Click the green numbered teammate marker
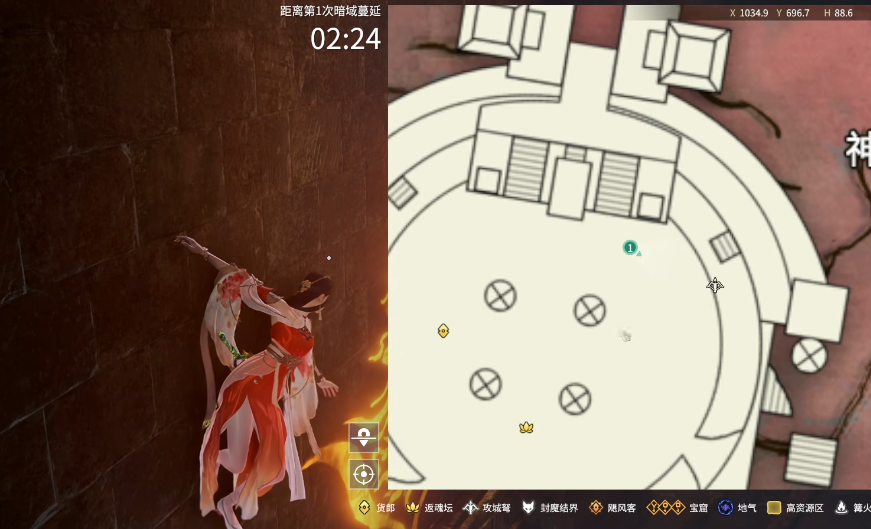The height and width of the screenshot is (529, 871). 630,247
